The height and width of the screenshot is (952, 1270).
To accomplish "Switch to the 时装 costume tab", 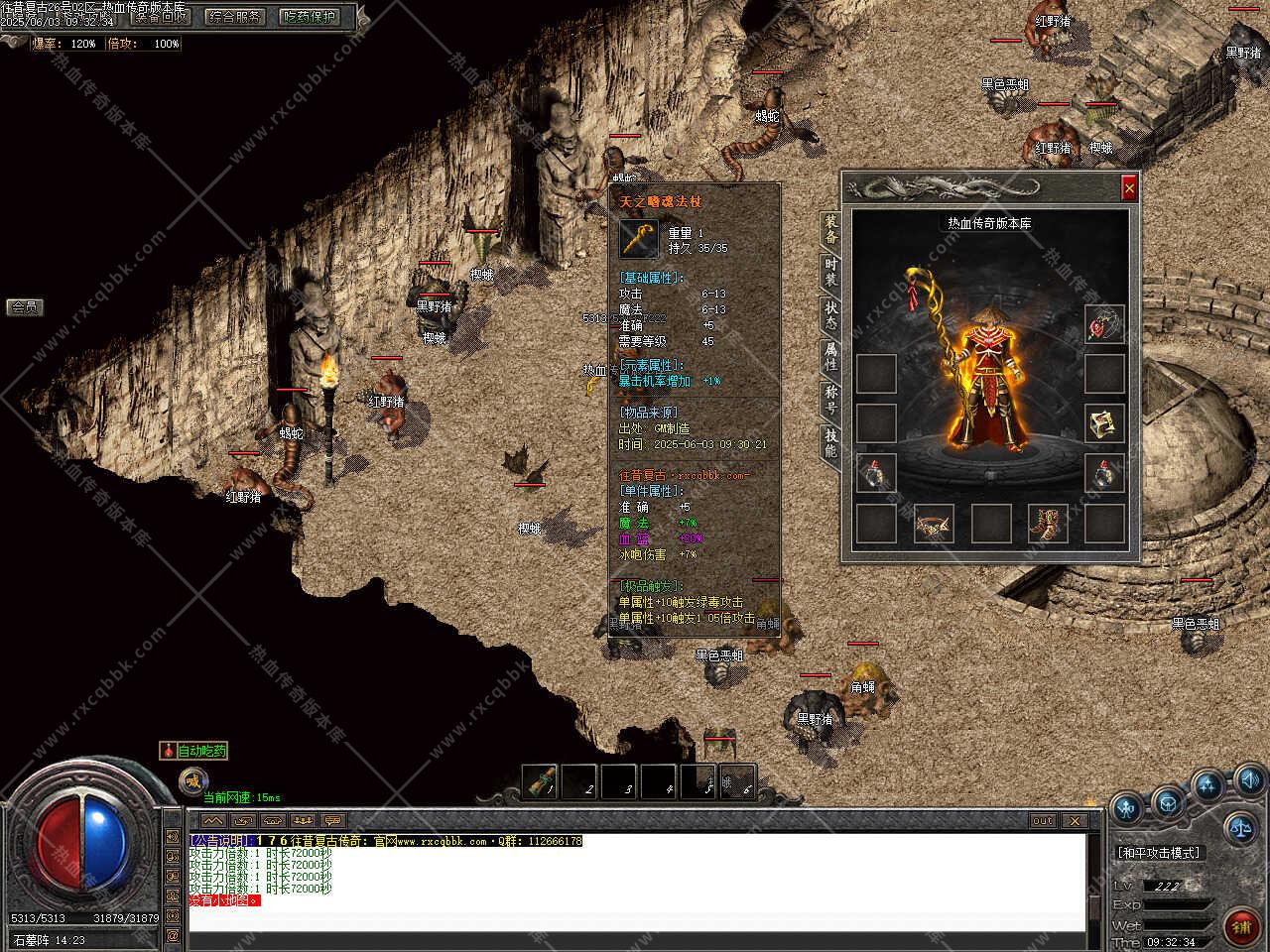I will (830, 272).
